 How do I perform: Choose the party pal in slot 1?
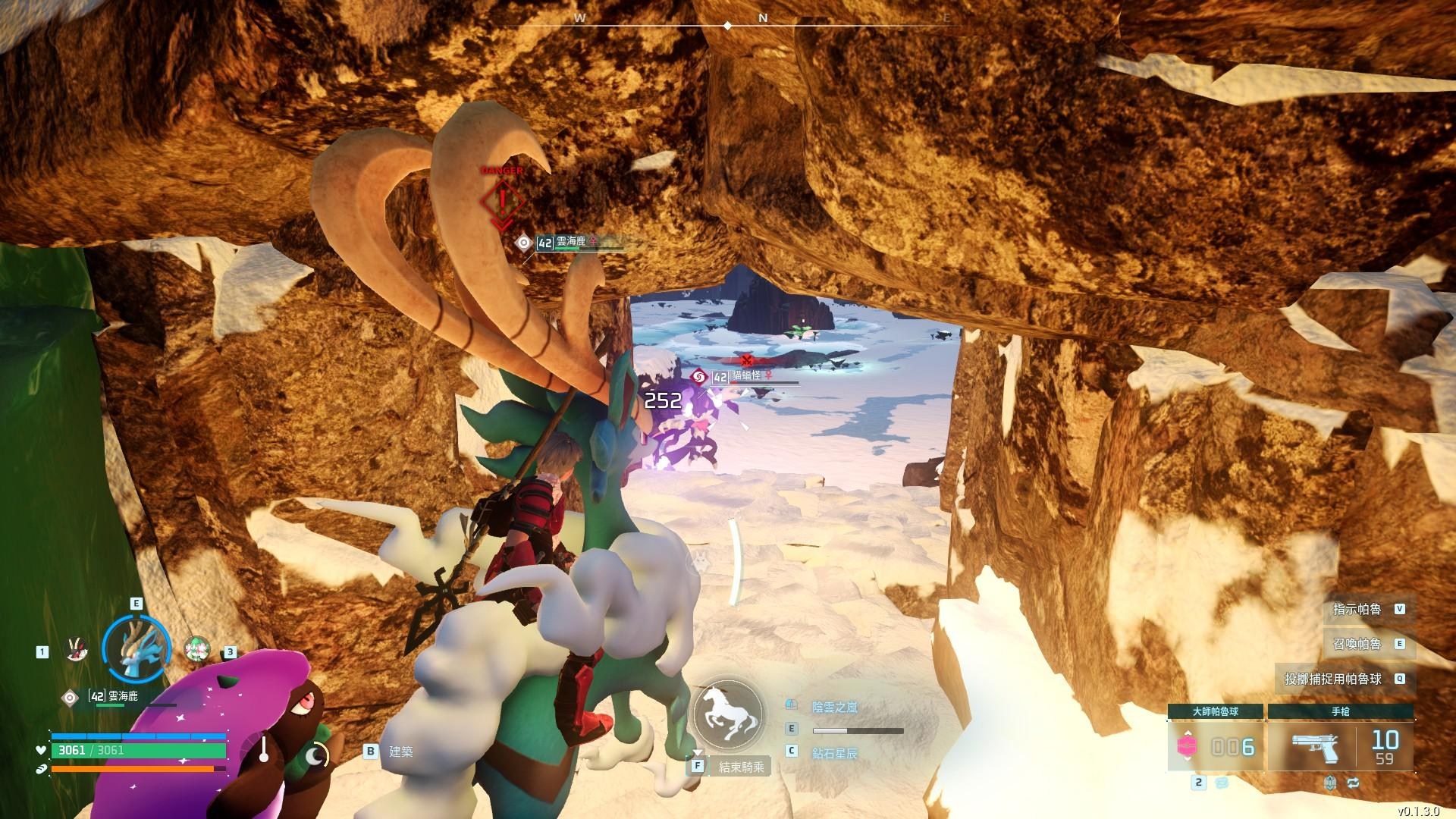[76, 650]
